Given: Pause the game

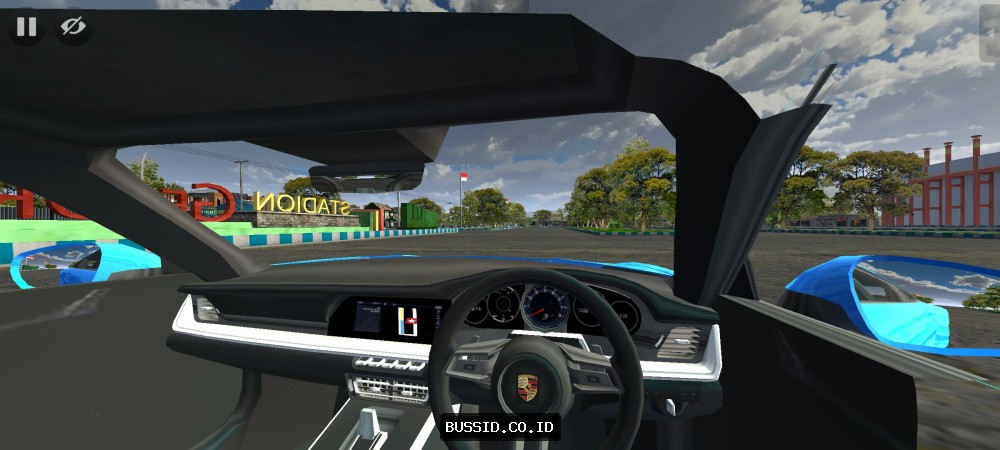Looking at the screenshot, I should pos(26,27).
